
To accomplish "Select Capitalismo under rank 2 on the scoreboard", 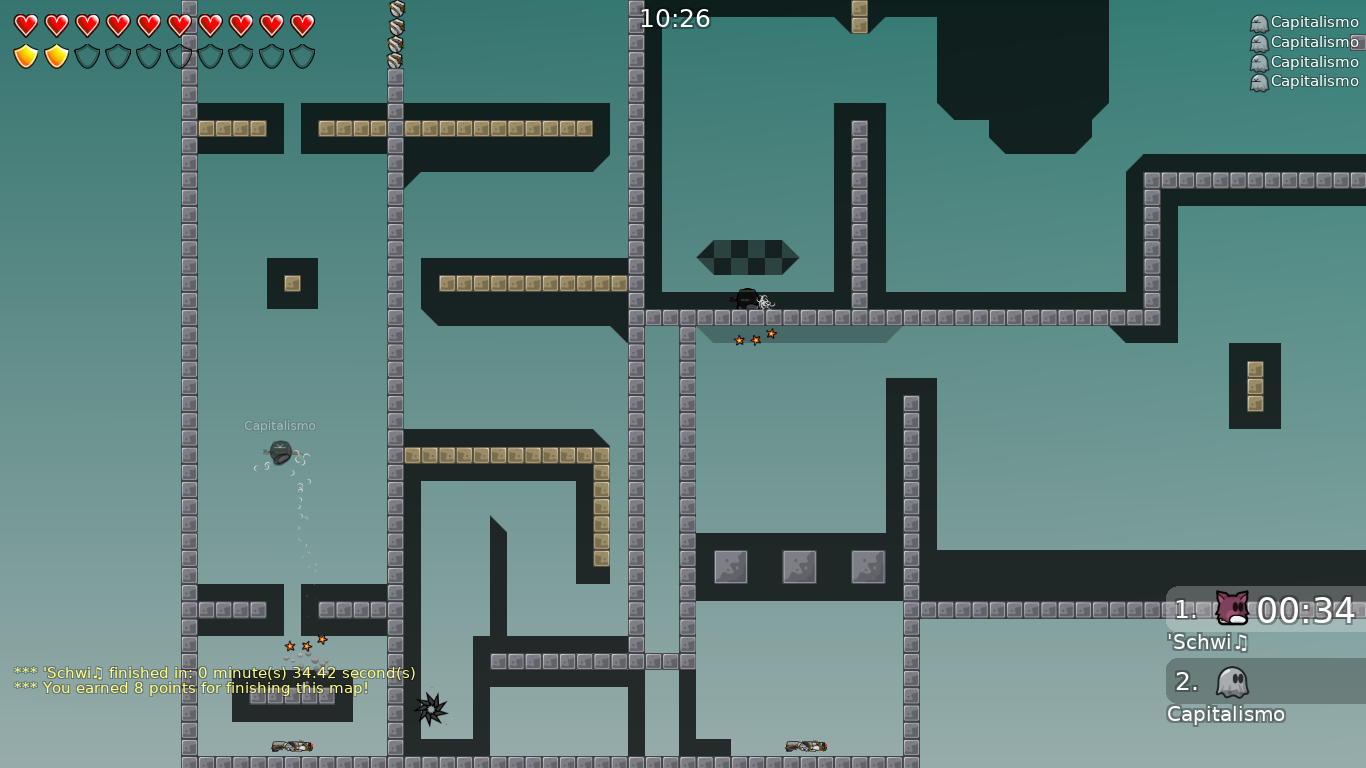I will pyautogui.click(x=1225, y=714).
